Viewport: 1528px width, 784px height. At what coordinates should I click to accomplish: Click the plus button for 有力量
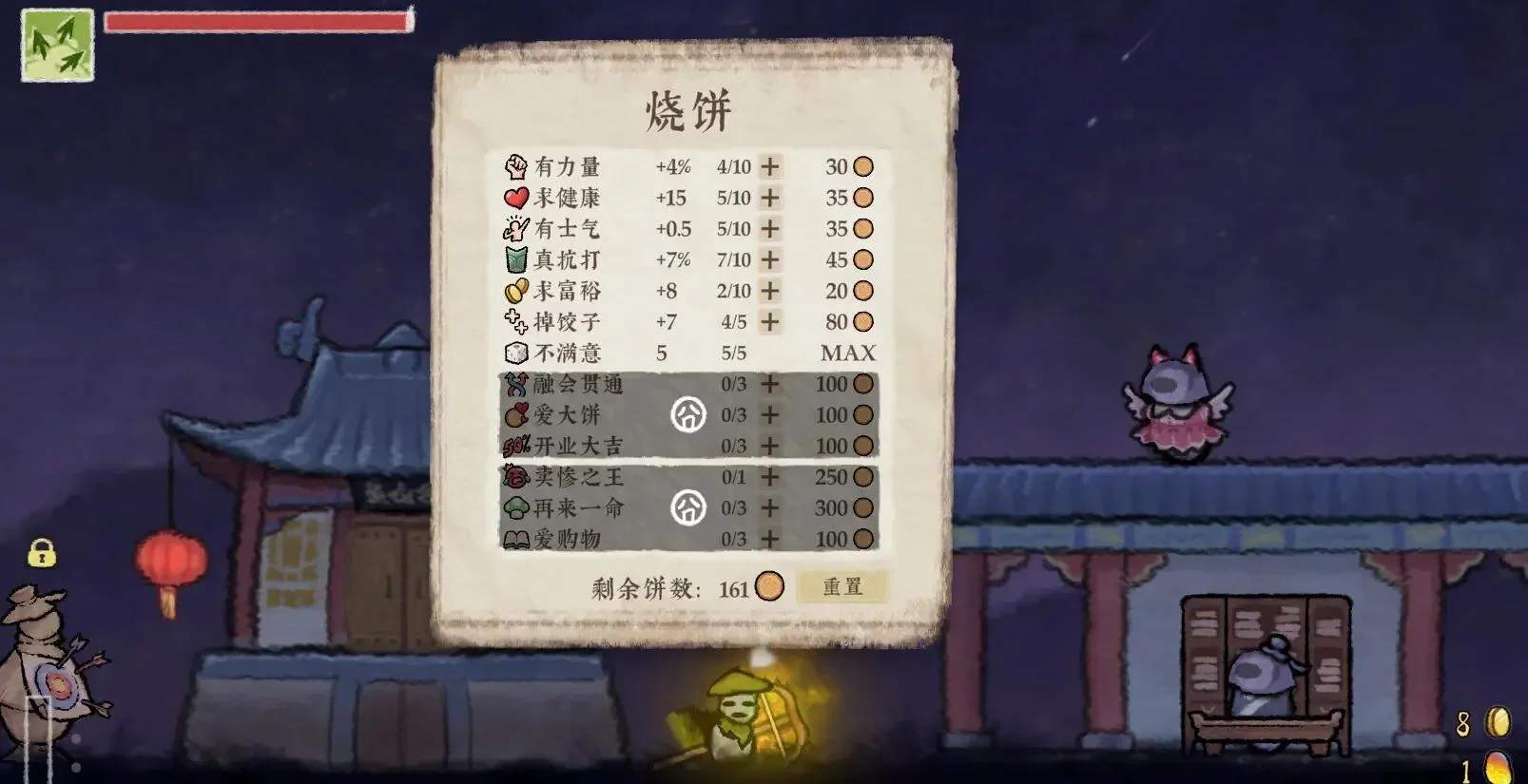click(766, 167)
